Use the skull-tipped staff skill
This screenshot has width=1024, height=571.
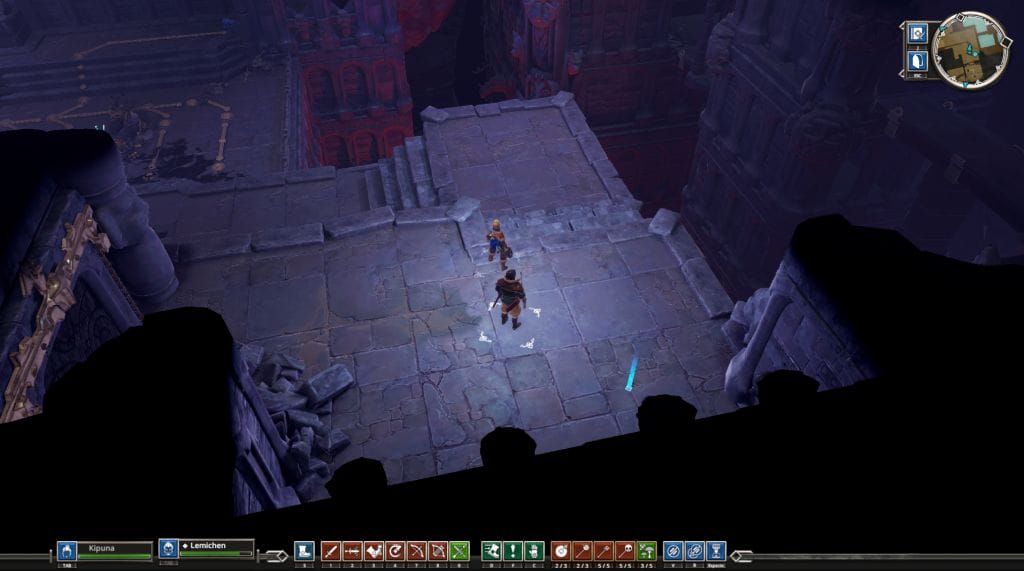click(626, 550)
